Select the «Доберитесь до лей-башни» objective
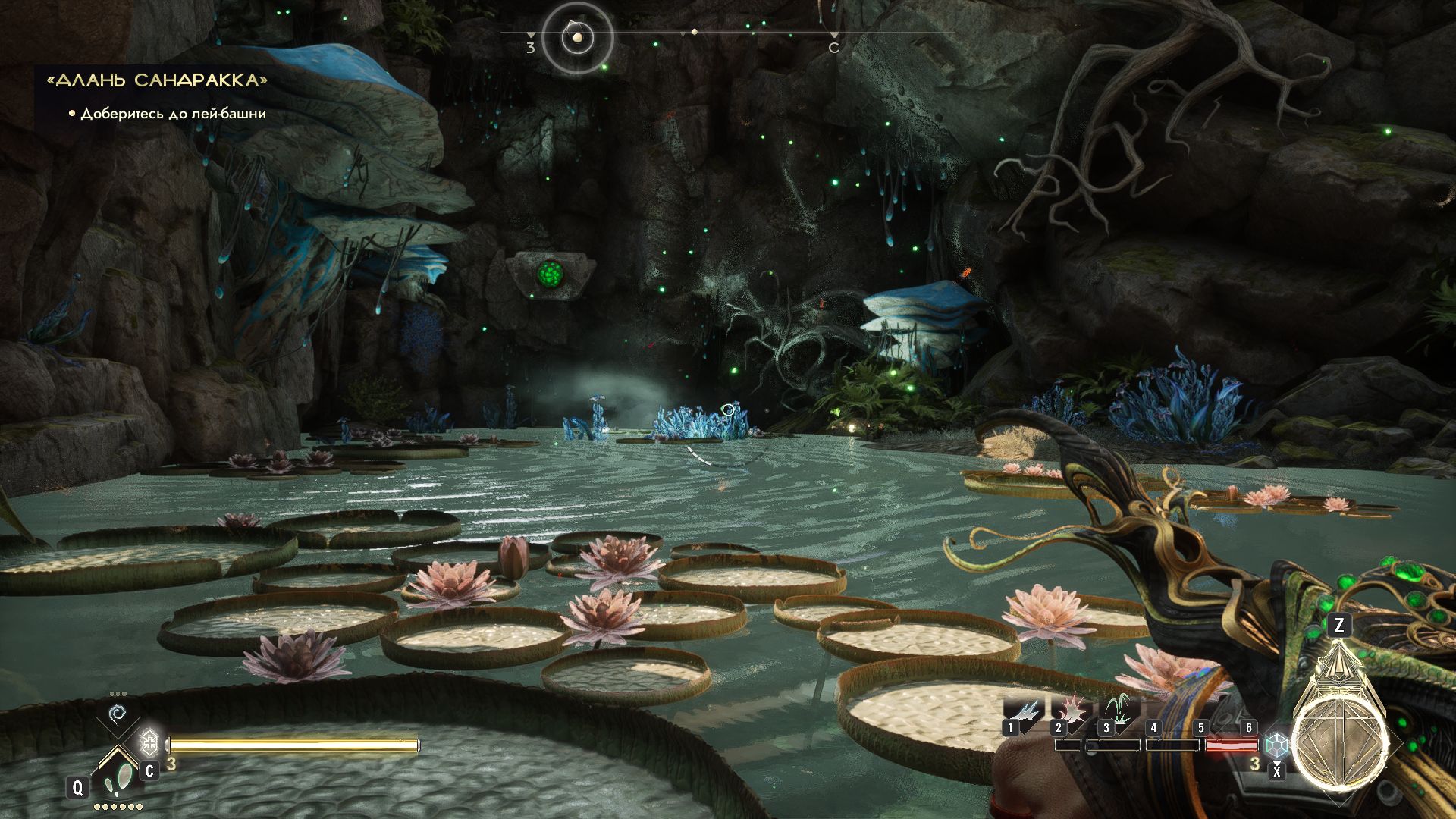Image resolution: width=1456 pixels, height=819 pixels. click(x=173, y=114)
